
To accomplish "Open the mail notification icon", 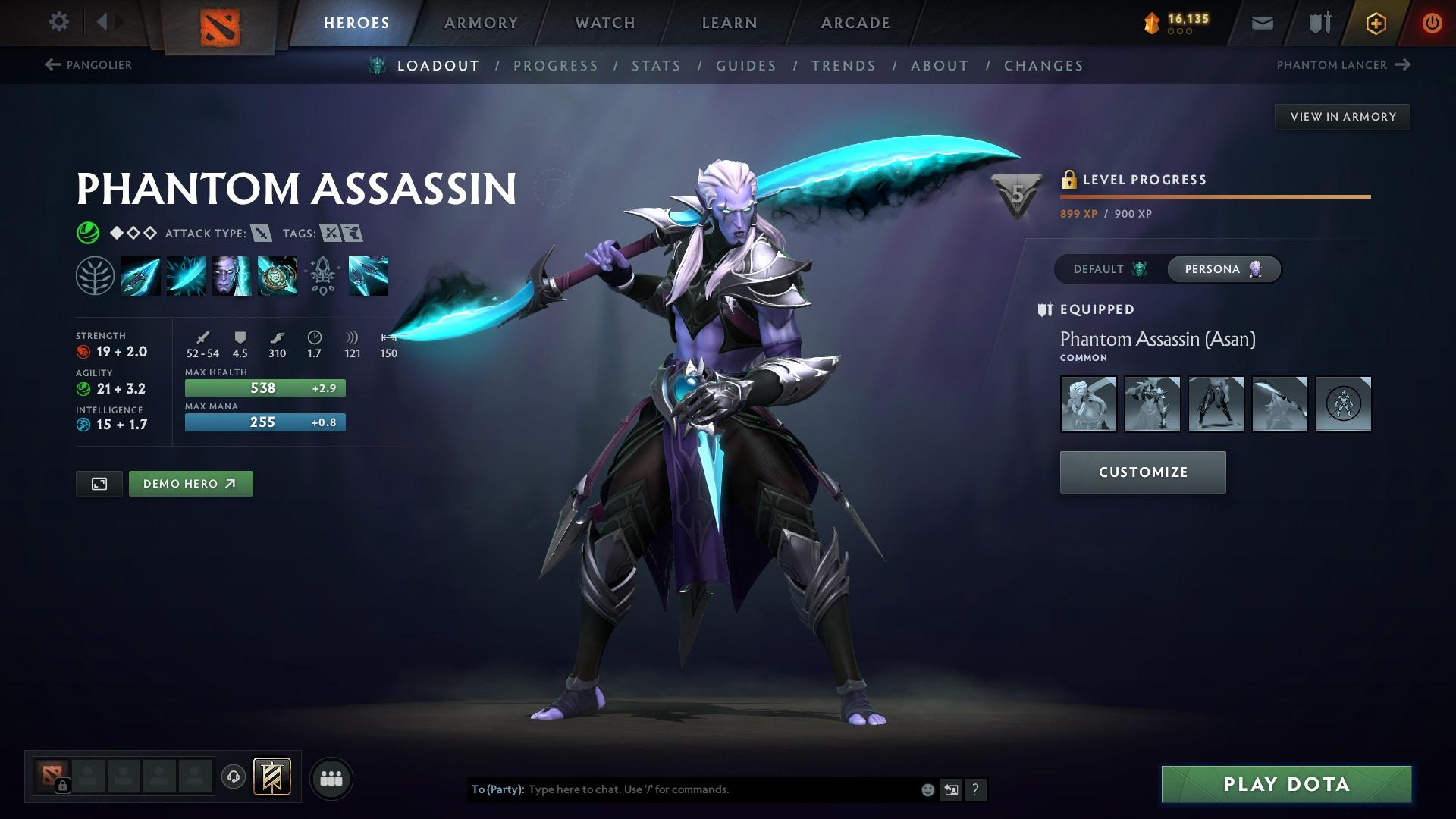I will click(x=1261, y=22).
